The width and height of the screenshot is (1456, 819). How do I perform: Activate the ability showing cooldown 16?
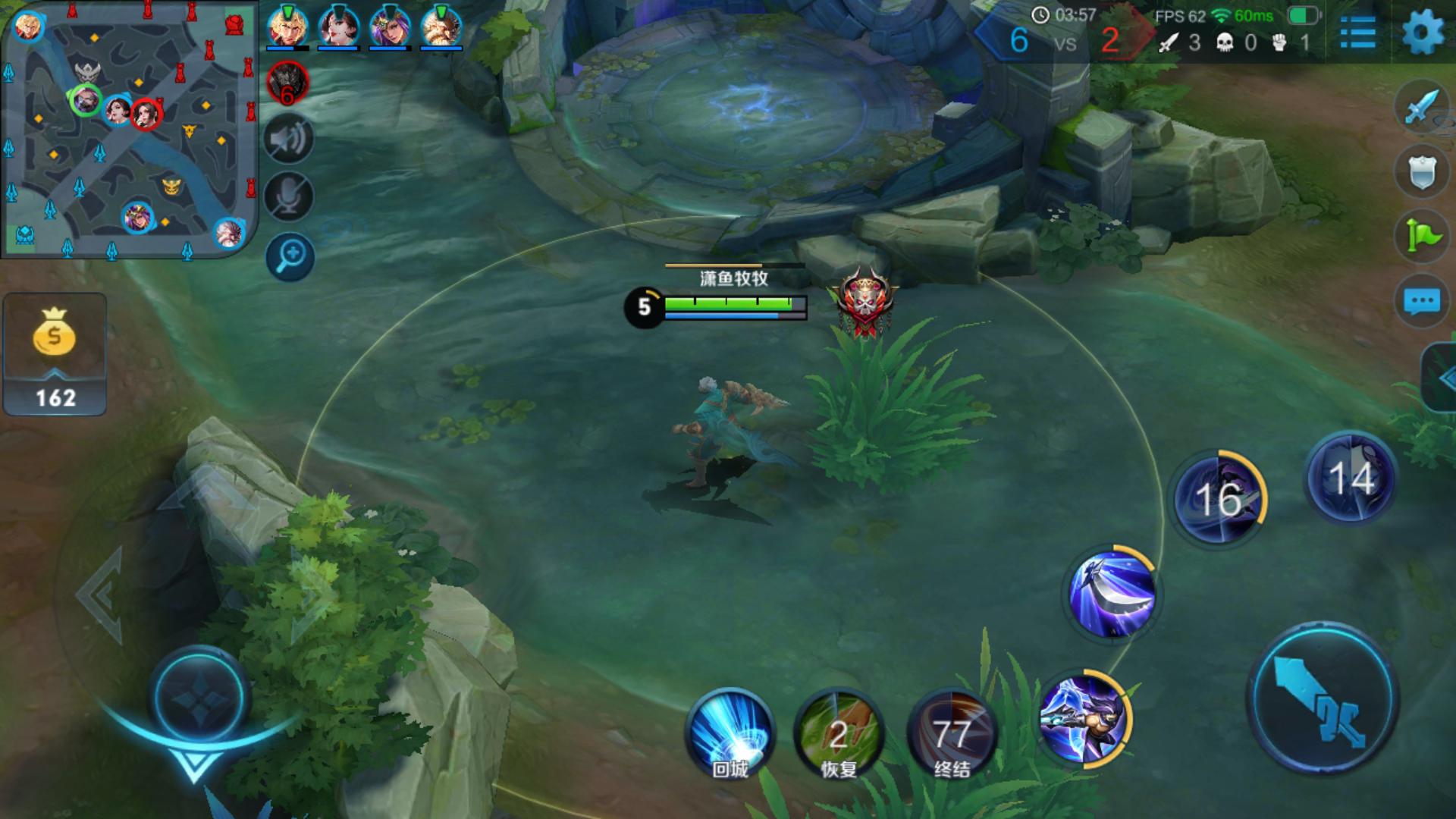pyautogui.click(x=1219, y=497)
